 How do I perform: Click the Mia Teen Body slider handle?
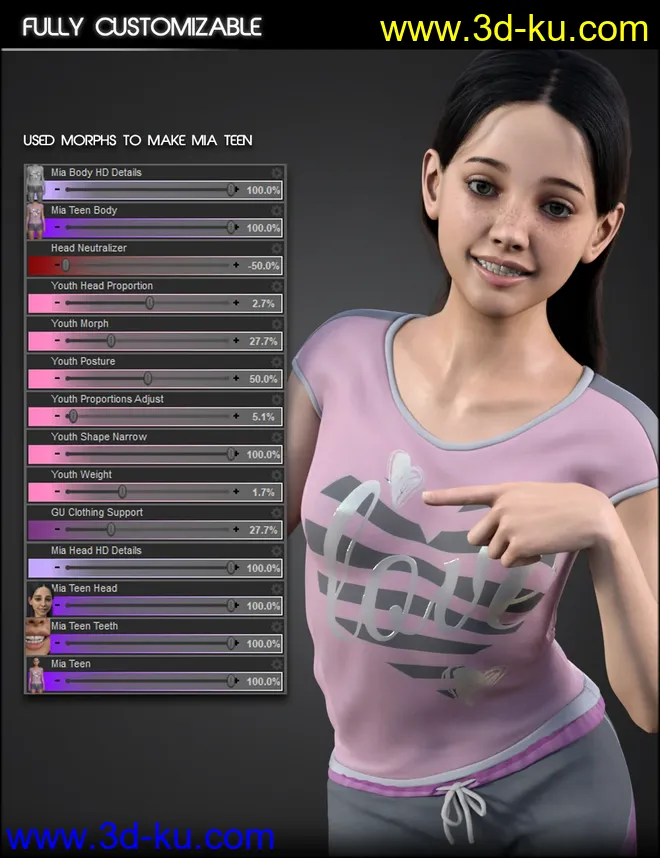pyautogui.click(x=232, y=227)
